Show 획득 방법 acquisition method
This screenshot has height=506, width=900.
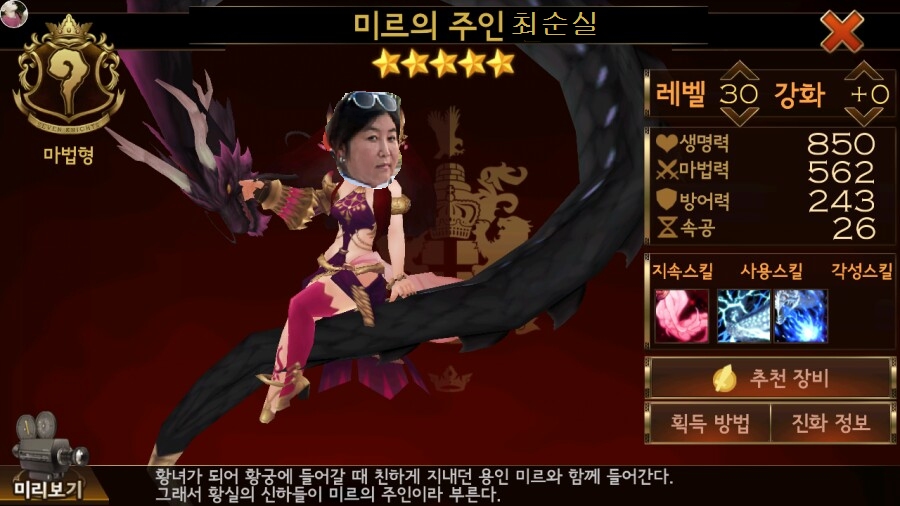pyautogui.click(x=708, y=423)
